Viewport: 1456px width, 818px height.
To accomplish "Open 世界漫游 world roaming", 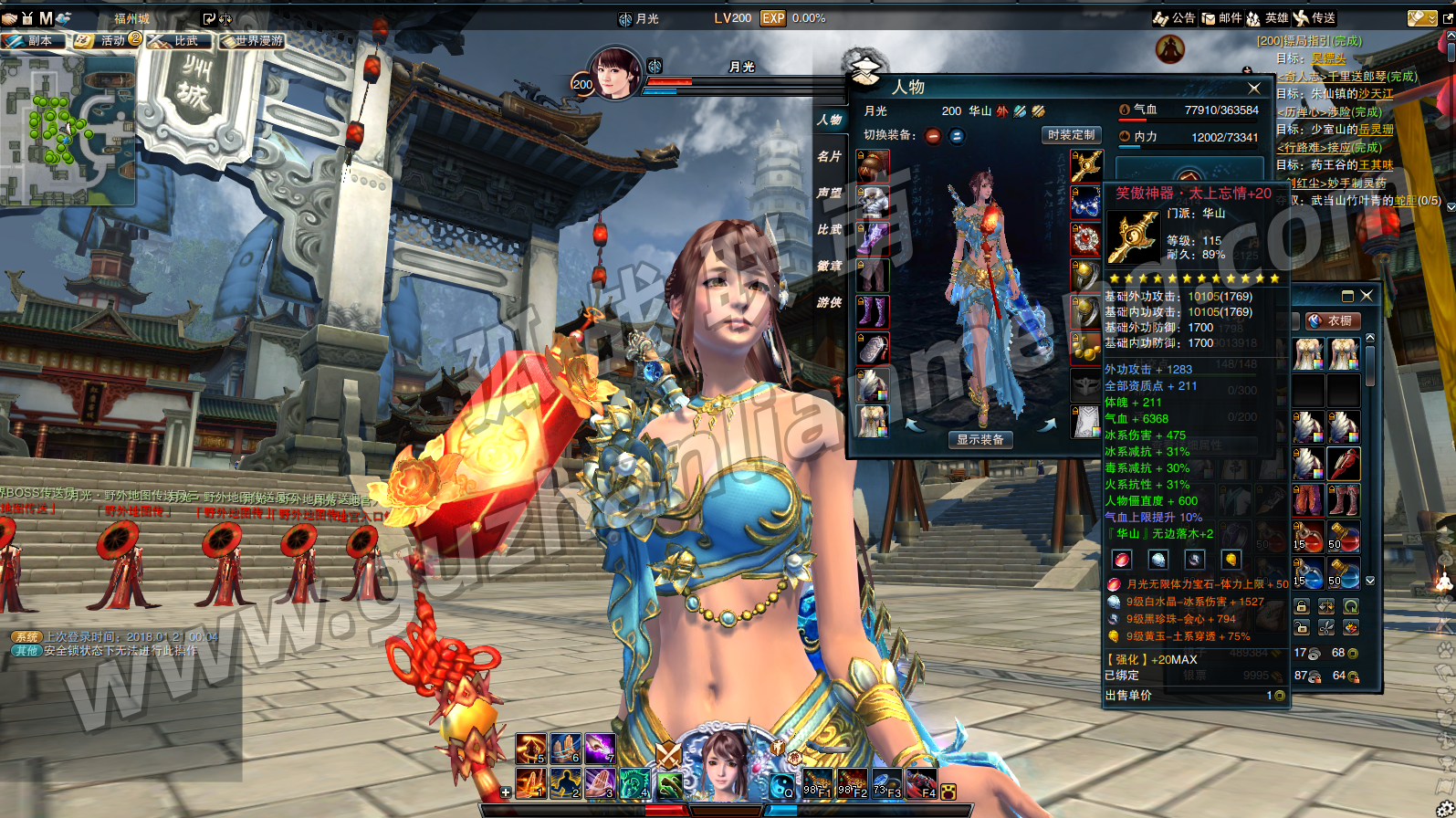I will [x=252, y=41].
